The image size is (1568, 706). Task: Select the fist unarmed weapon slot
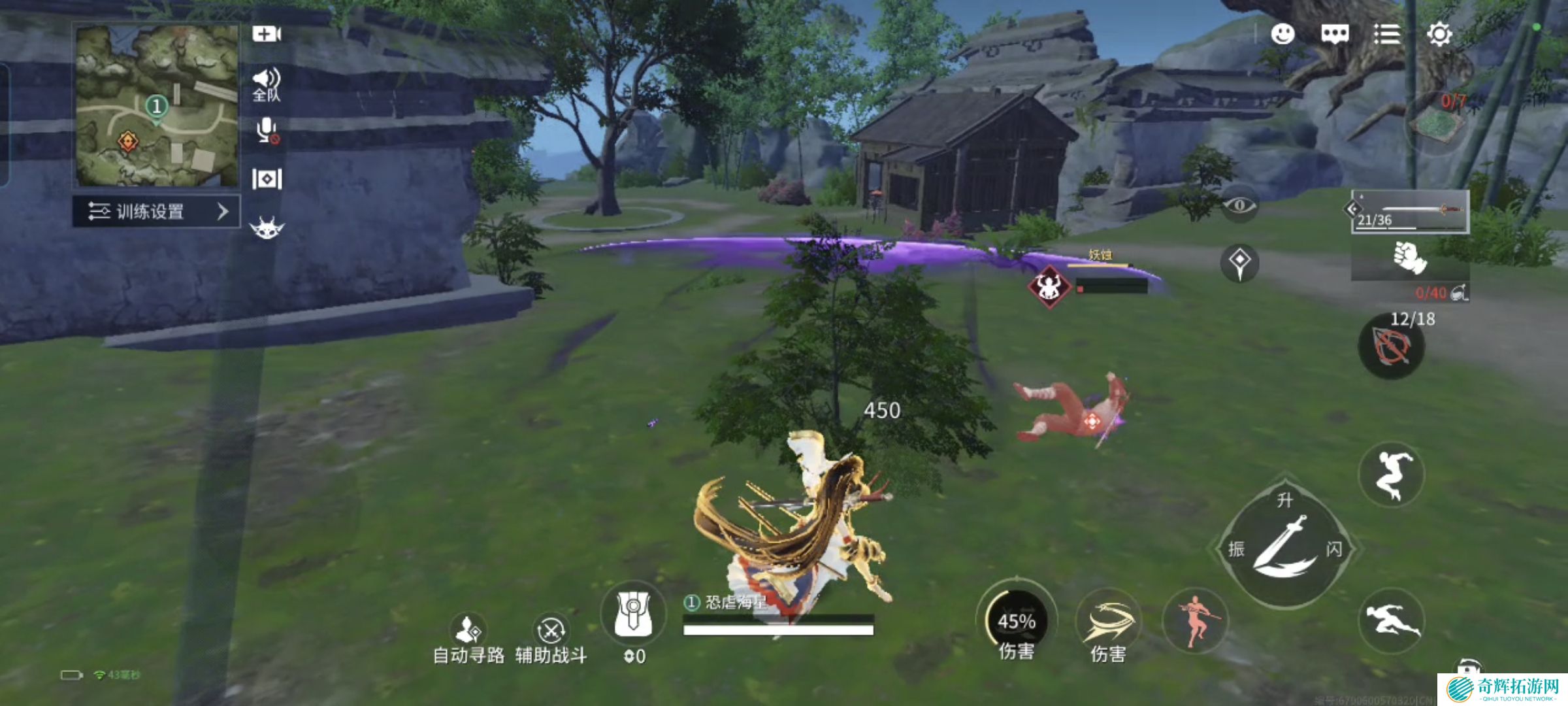click(1410, 258)
